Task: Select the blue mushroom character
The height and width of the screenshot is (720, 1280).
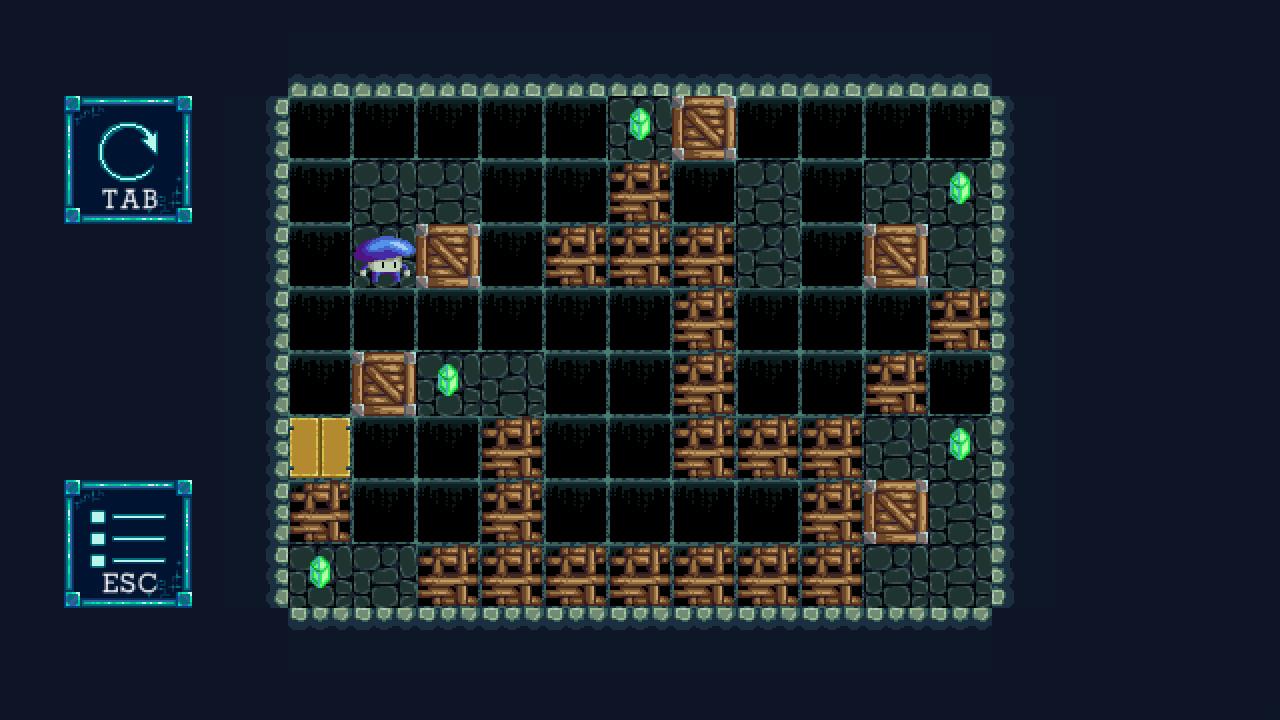Action: tap(384, 260)
